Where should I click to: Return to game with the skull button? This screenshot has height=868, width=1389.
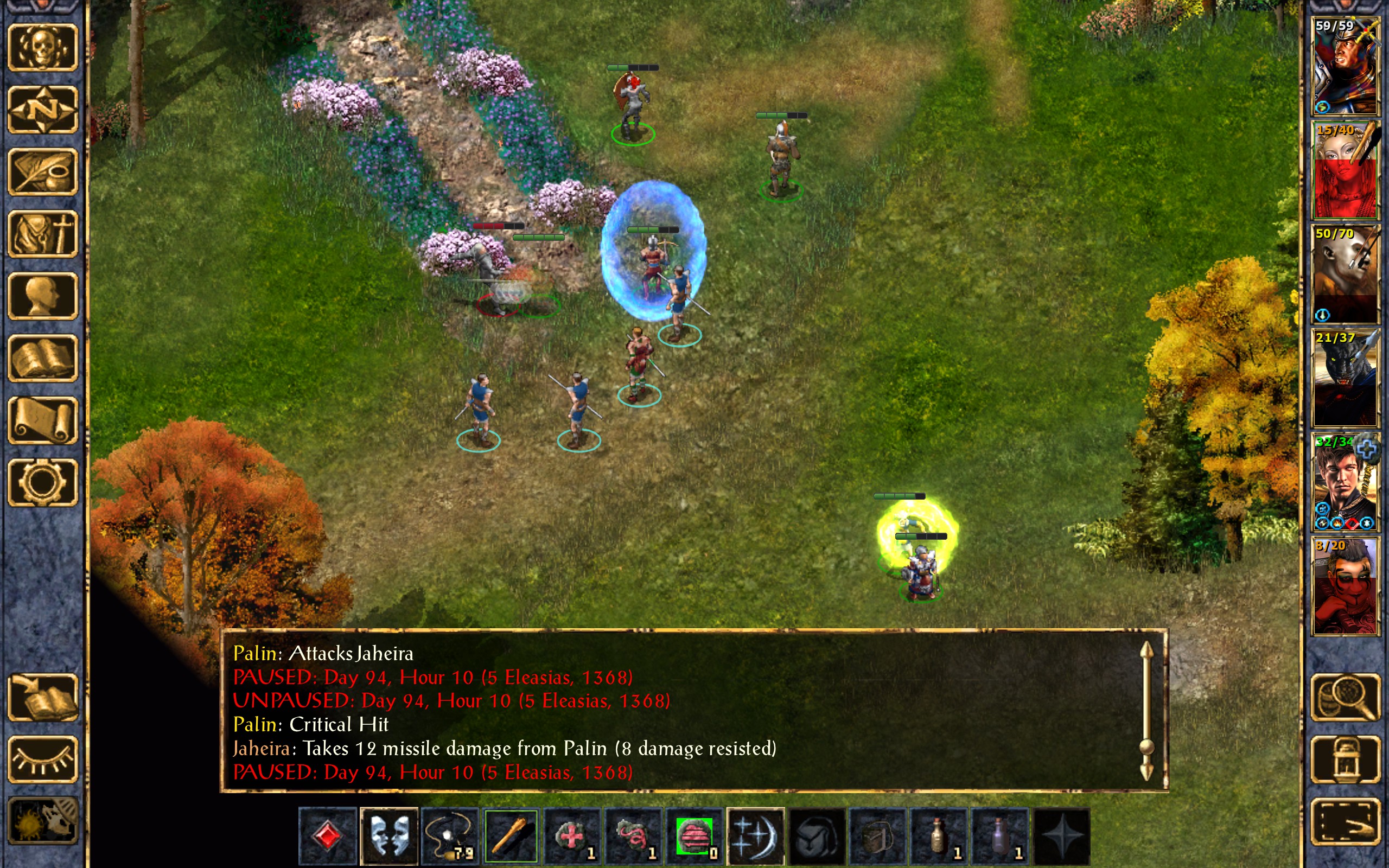pyautogui.click(x=42, y=48)
